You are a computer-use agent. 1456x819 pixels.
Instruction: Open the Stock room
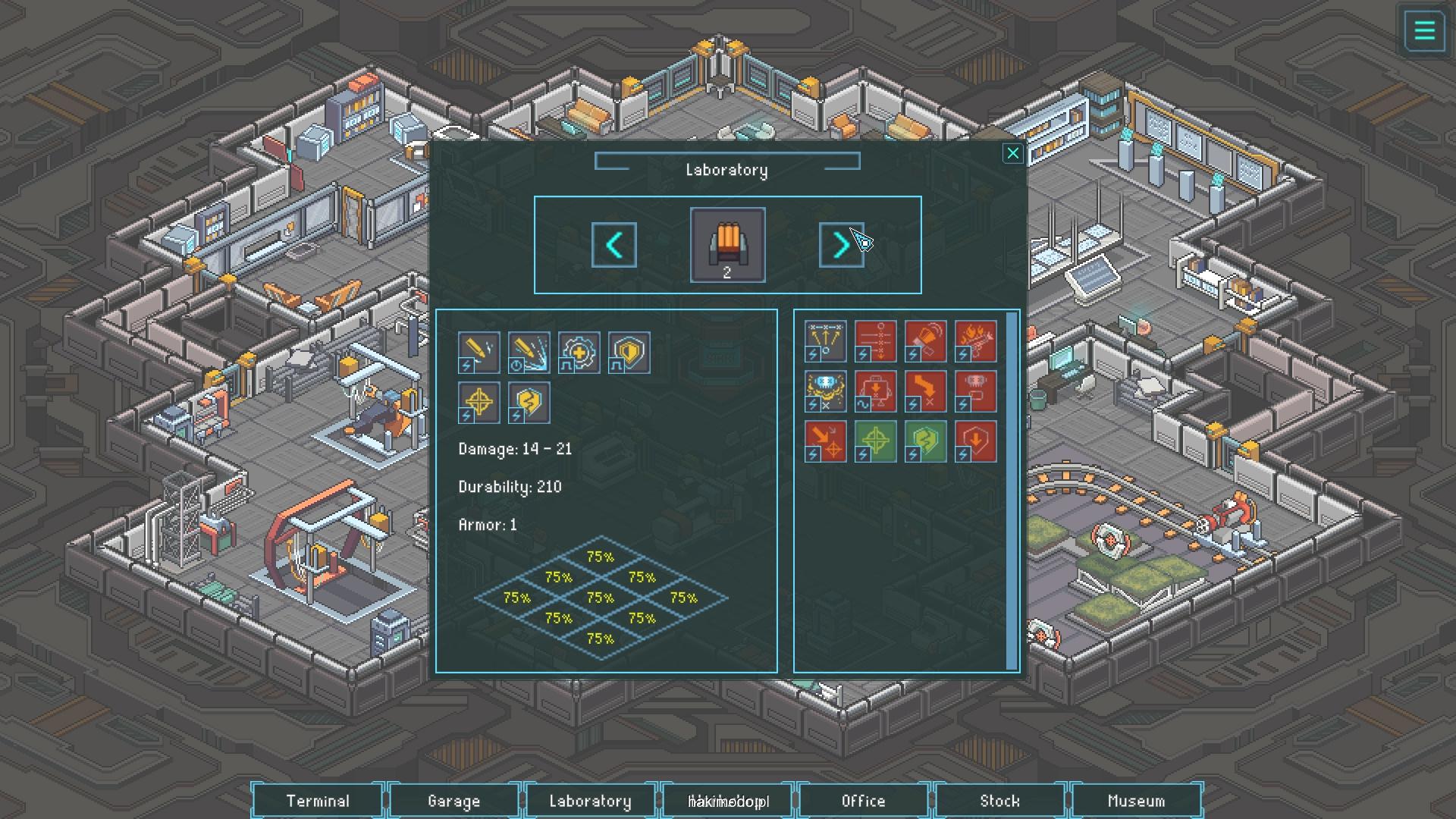(999, 801)
